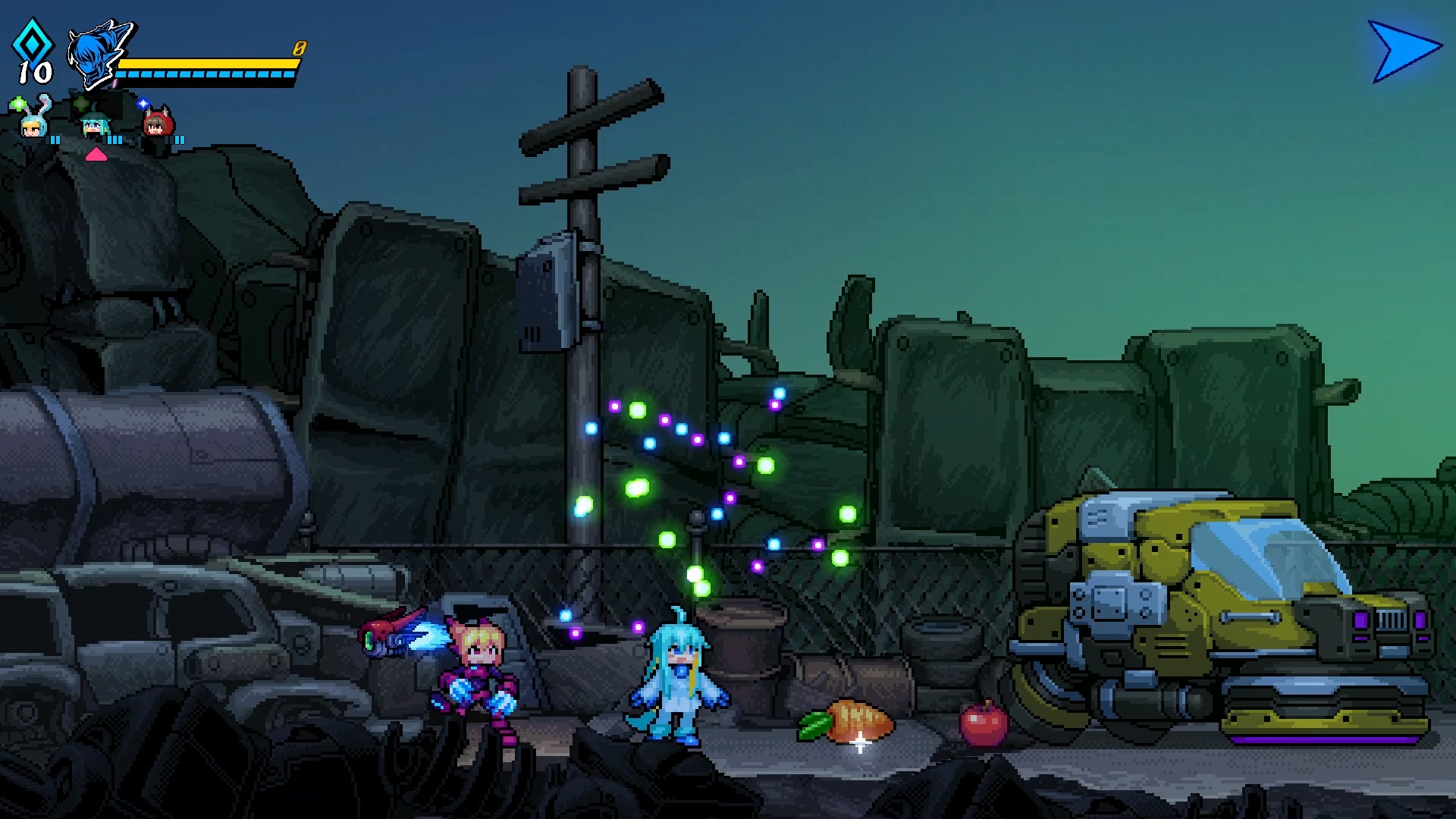Click the cyan diamond crystal counter icon
The image size is (1456, 819).
click(33, 42)
